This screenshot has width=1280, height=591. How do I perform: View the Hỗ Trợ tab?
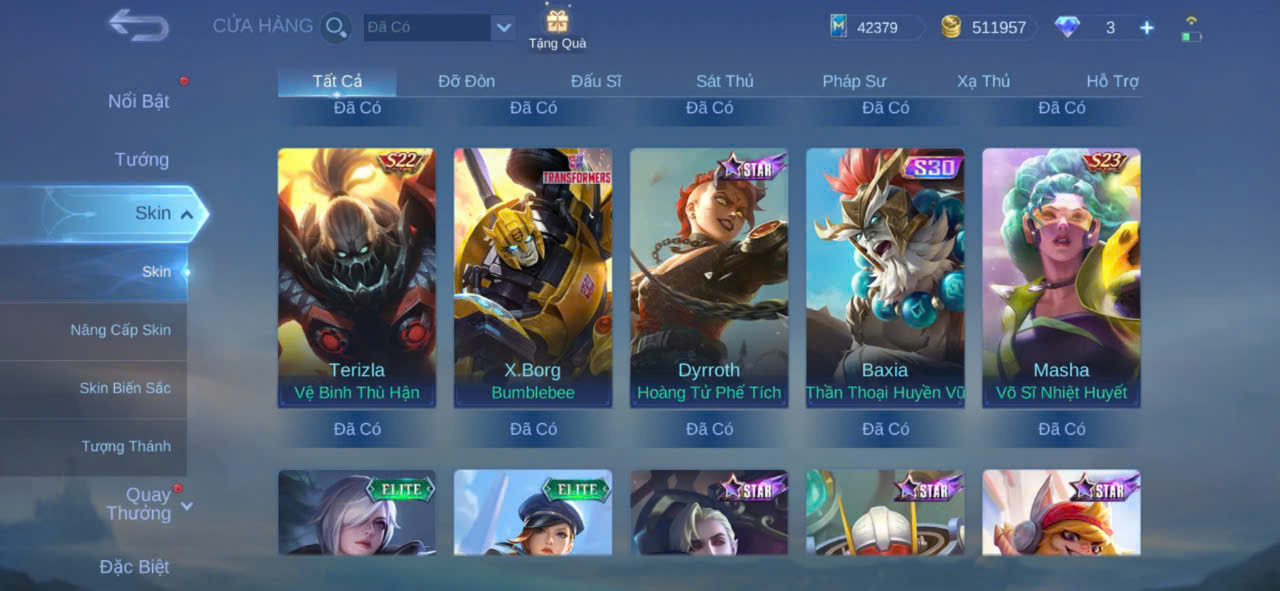(1112, 81)
